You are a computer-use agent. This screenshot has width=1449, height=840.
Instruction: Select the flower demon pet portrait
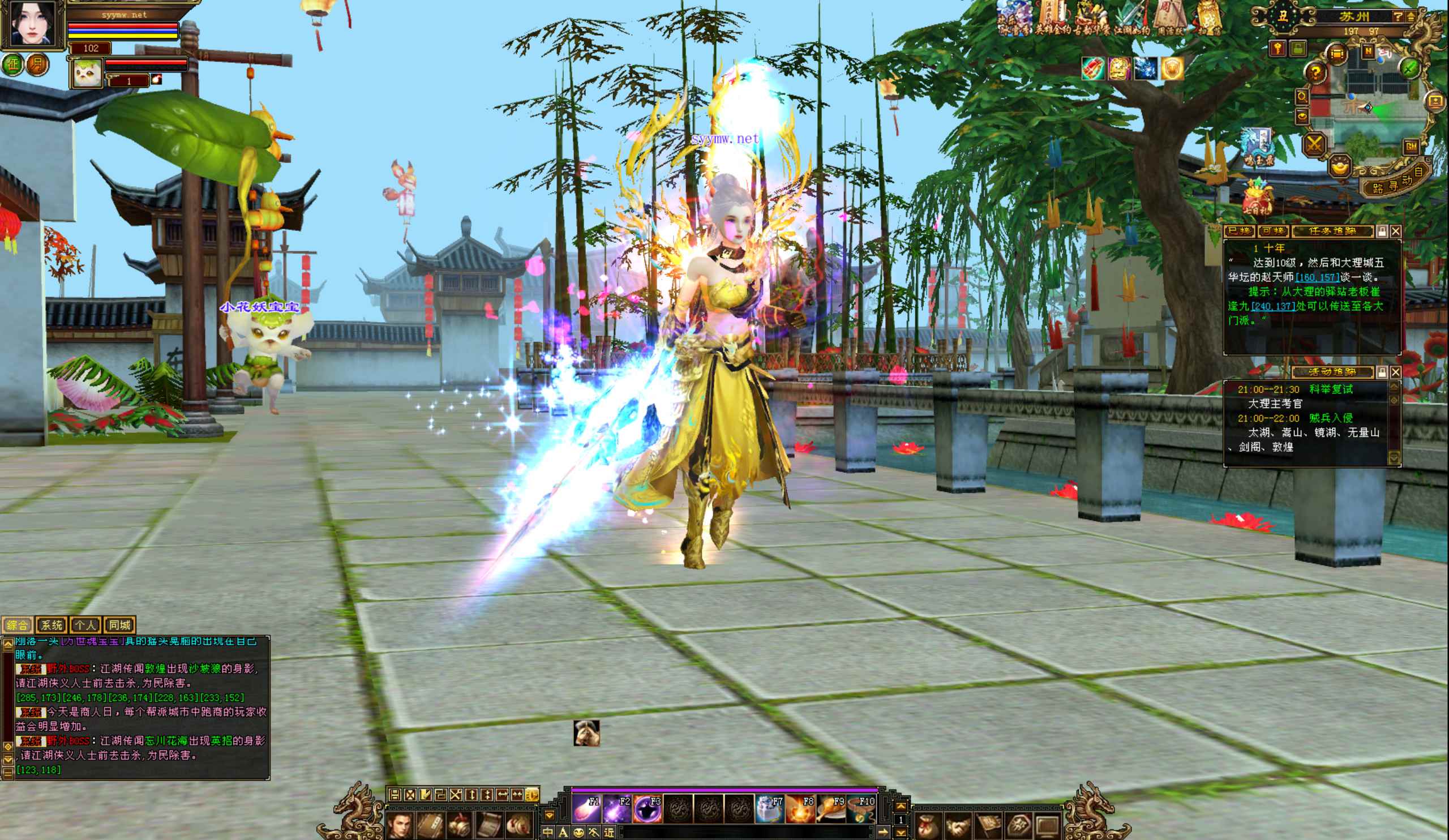coord(86,73)
